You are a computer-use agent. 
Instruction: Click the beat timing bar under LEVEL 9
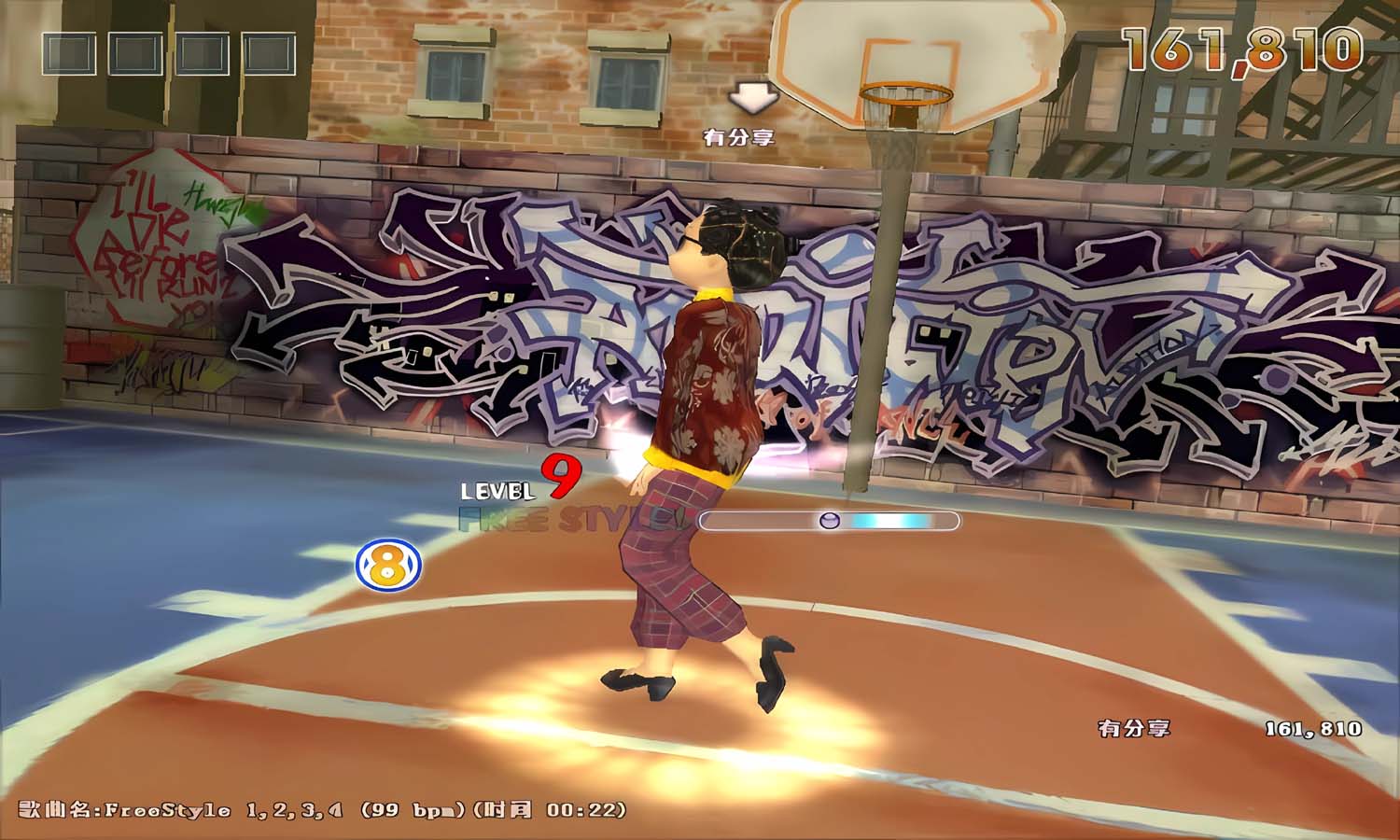[x=829, y=521]
